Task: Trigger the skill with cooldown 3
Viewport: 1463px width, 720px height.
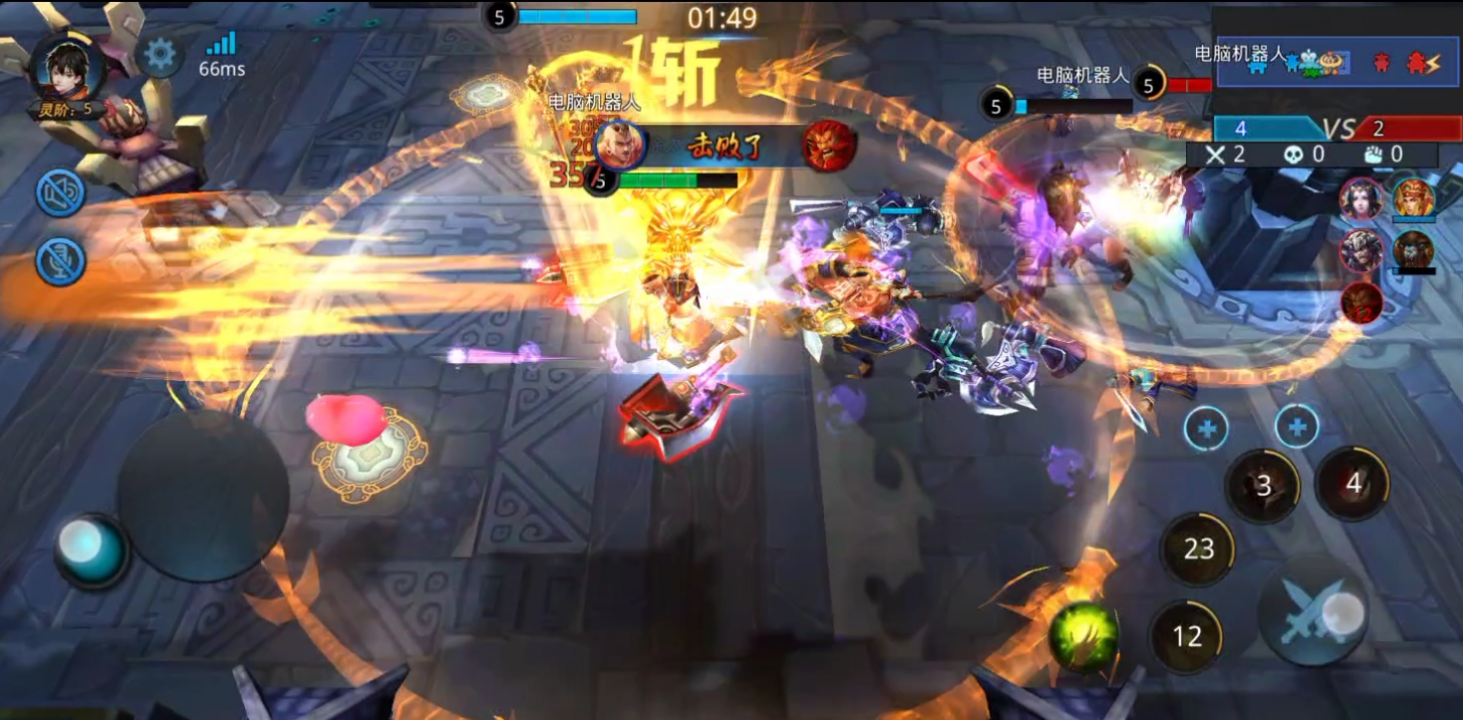Action: [x=1263, y=486]
